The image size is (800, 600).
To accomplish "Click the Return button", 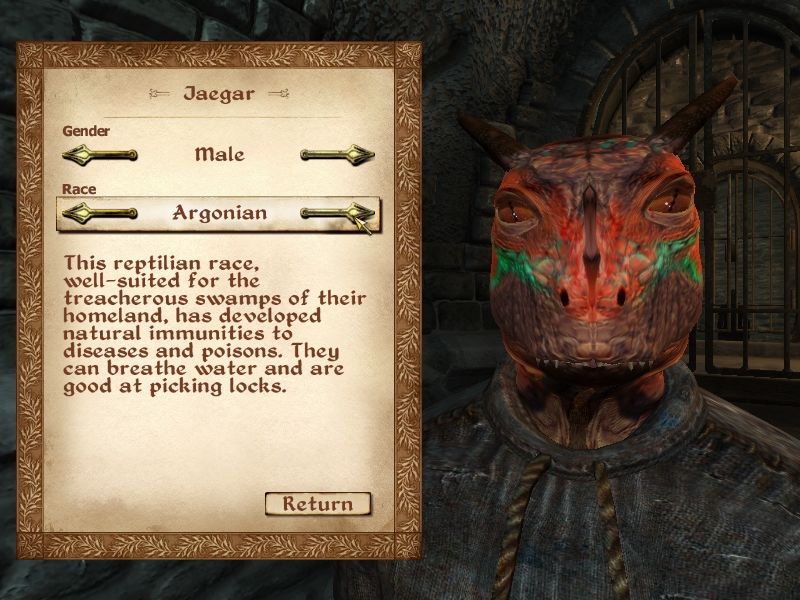I will click(318, 504).
